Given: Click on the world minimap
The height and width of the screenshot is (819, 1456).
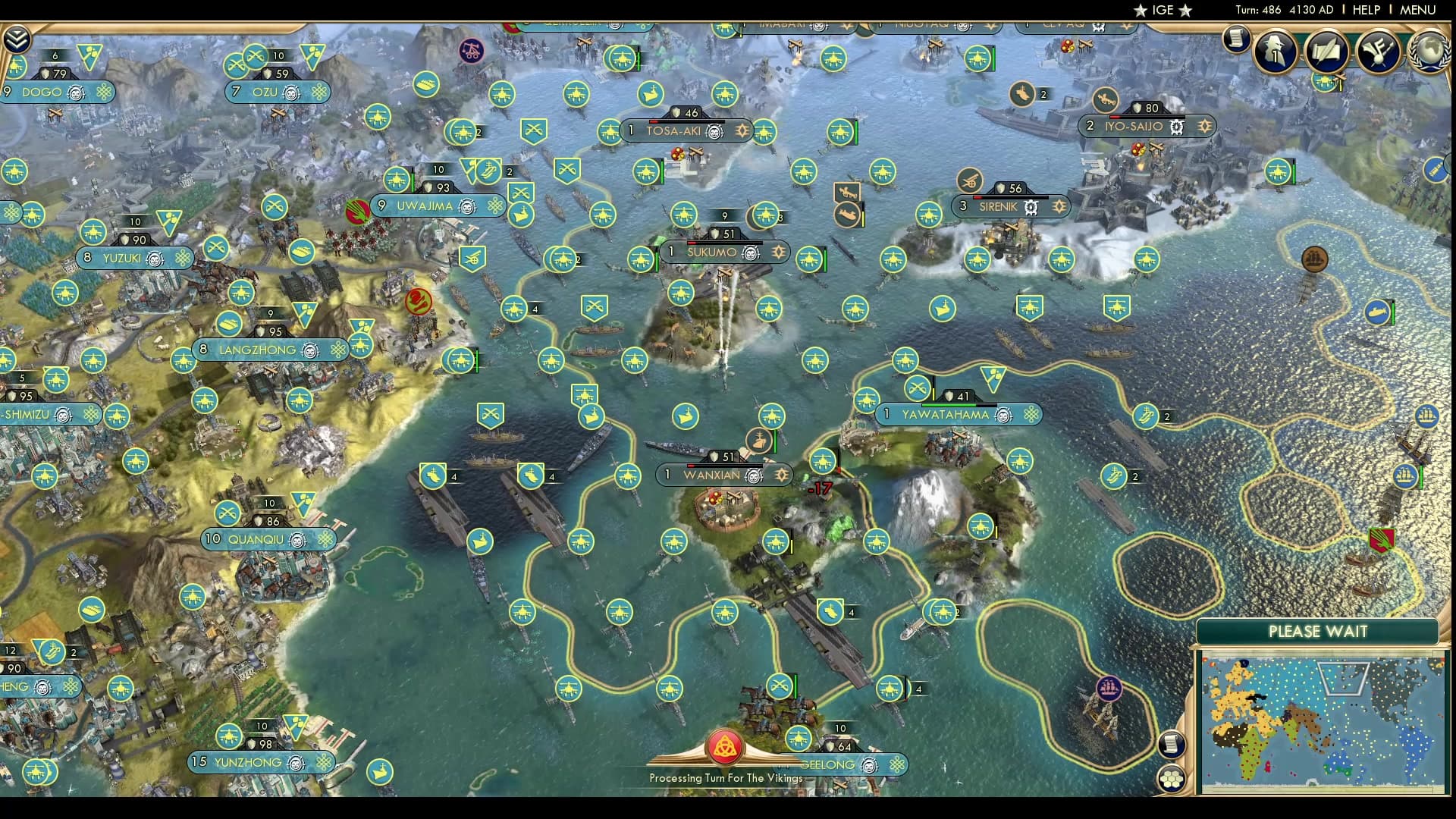Looking at the screenshot, I should point(1322,724).
